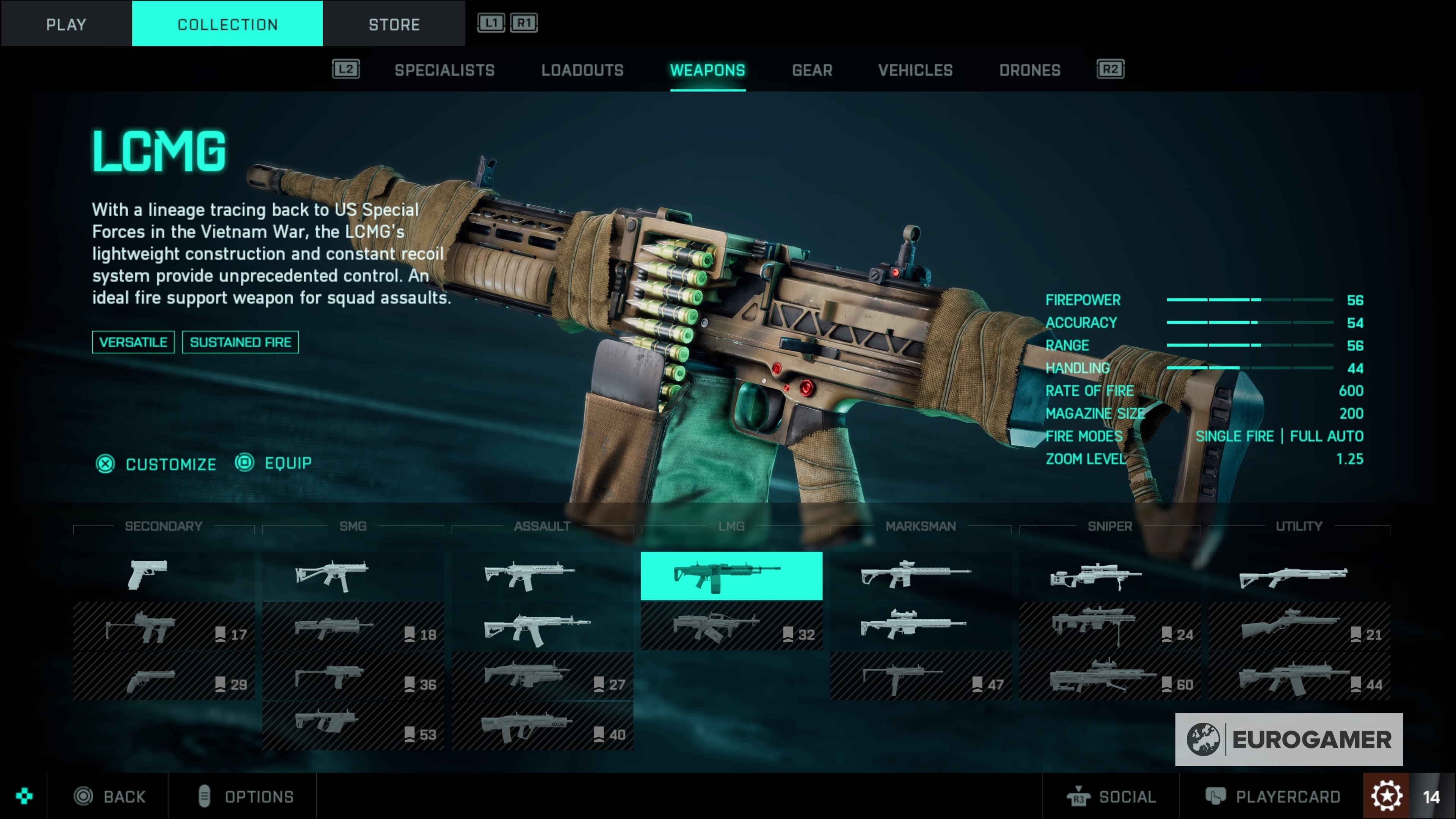
Task: Open the Store tab
Action: tap(394, 24)
